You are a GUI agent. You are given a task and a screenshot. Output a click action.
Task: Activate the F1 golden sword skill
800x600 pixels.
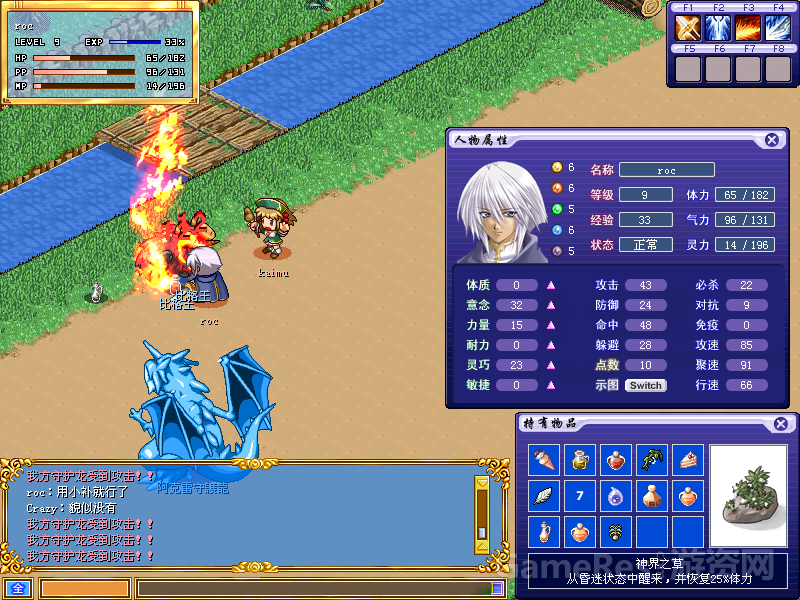tap(690, 28)
